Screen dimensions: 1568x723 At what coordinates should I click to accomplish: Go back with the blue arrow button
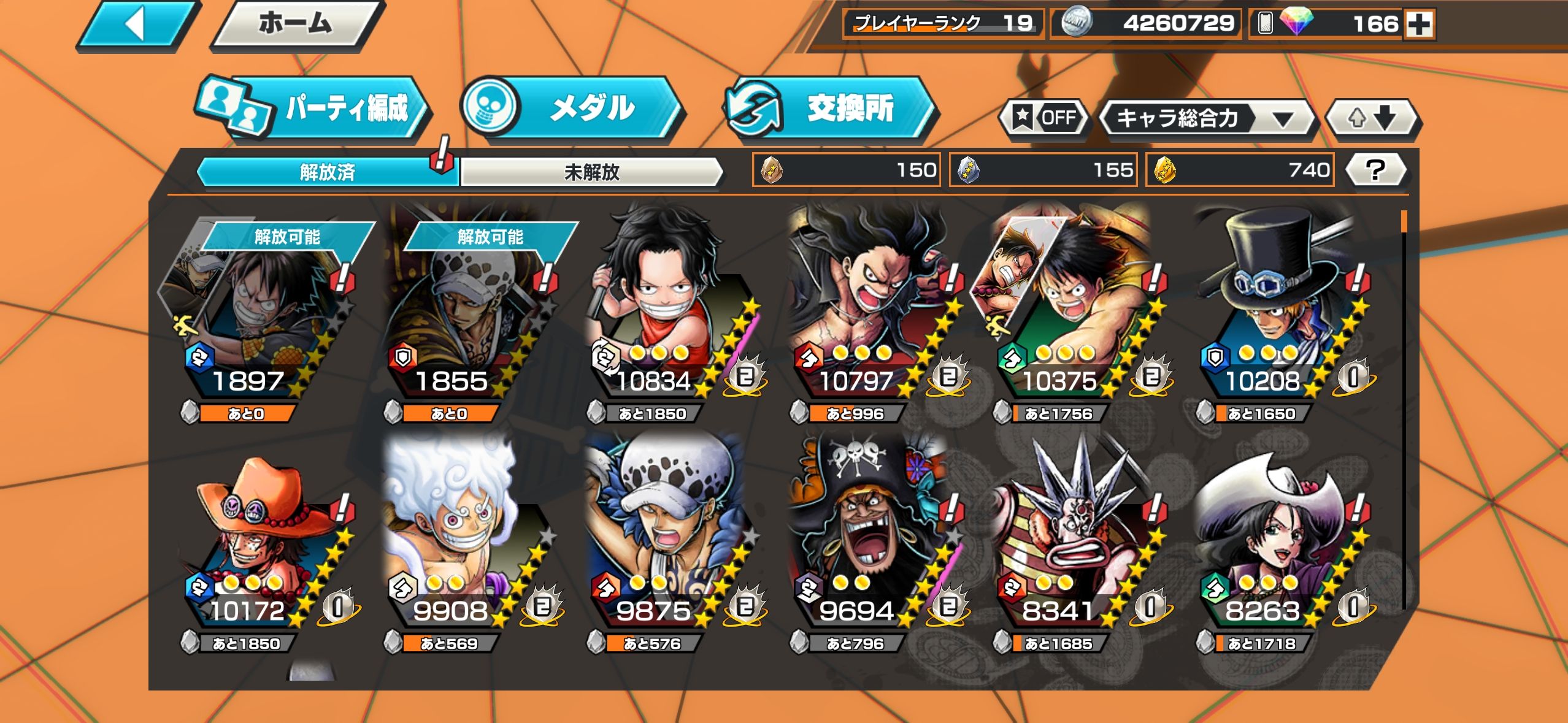[136, 26]
